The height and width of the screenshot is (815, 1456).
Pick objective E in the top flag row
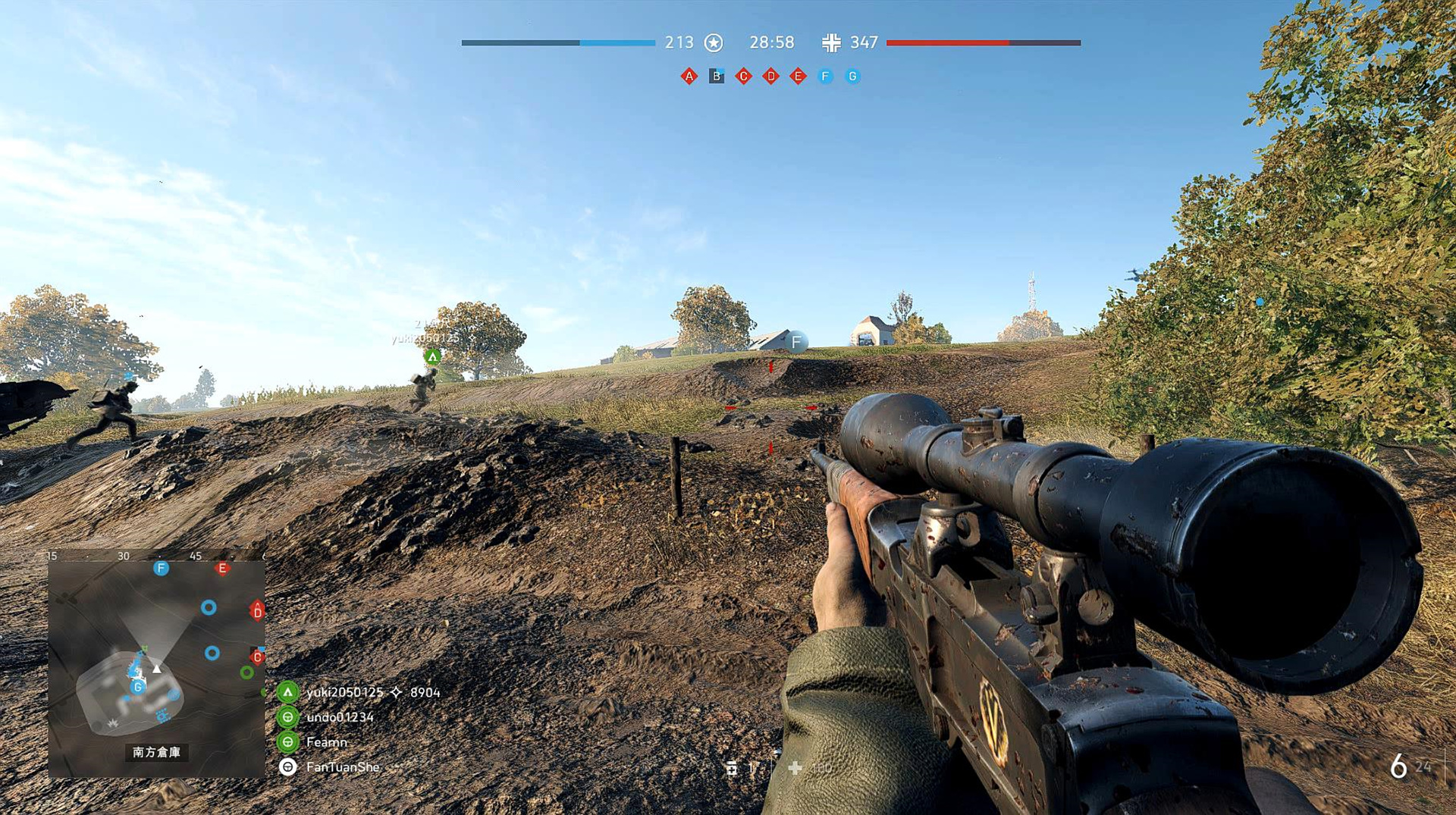(798, 76)
